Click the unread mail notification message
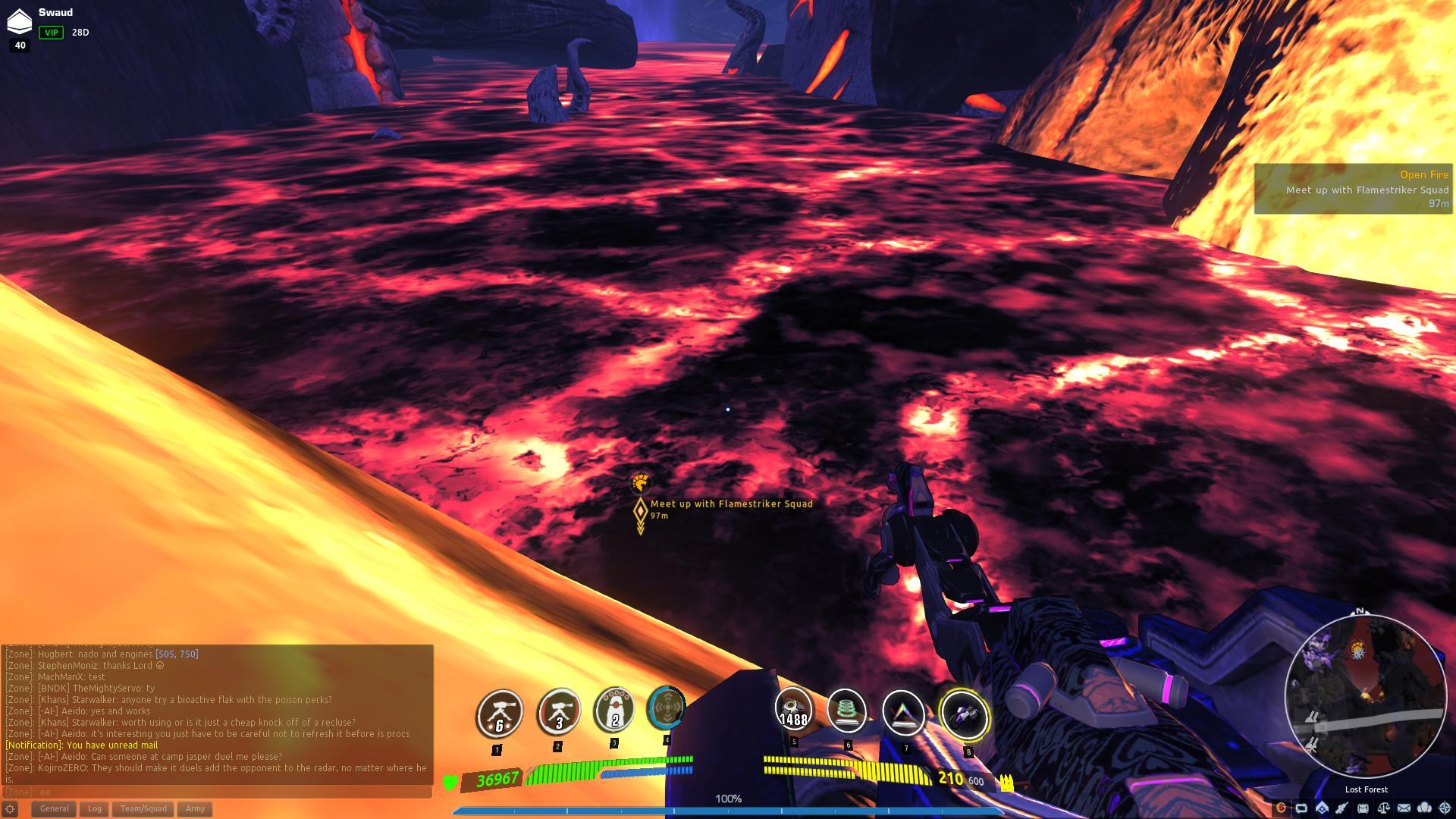 click(x=83, y=745)
